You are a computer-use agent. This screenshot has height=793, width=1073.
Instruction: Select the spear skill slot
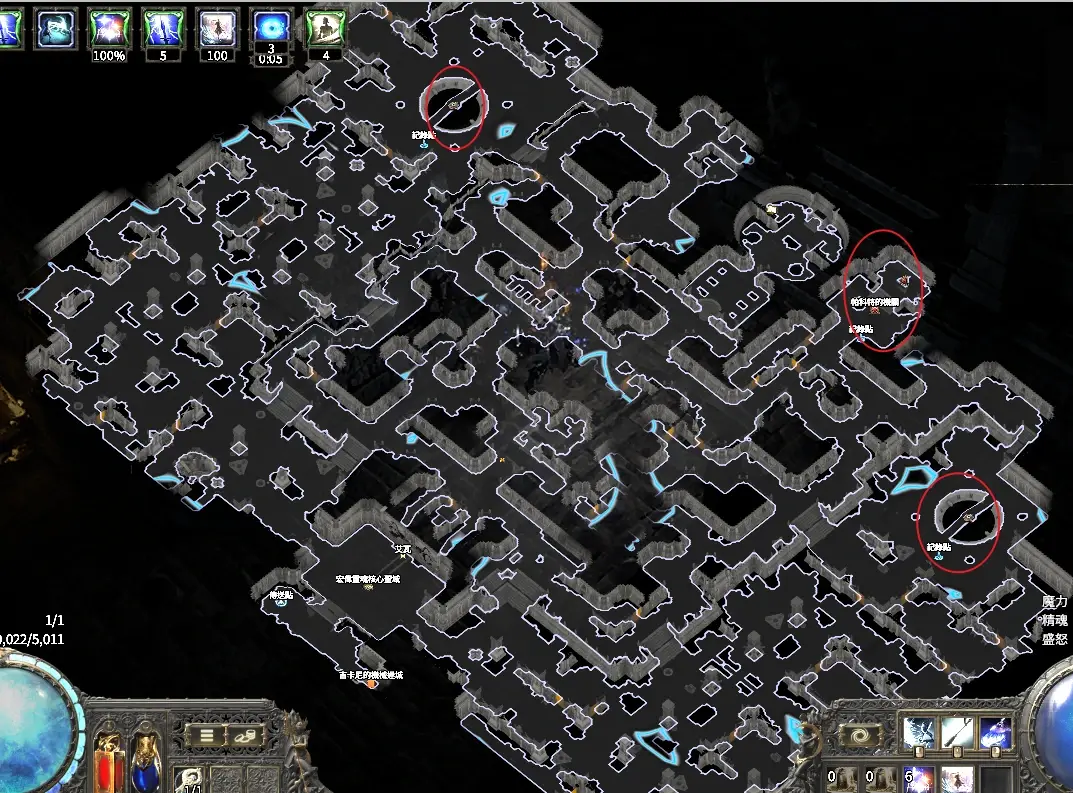click(957, 733)
